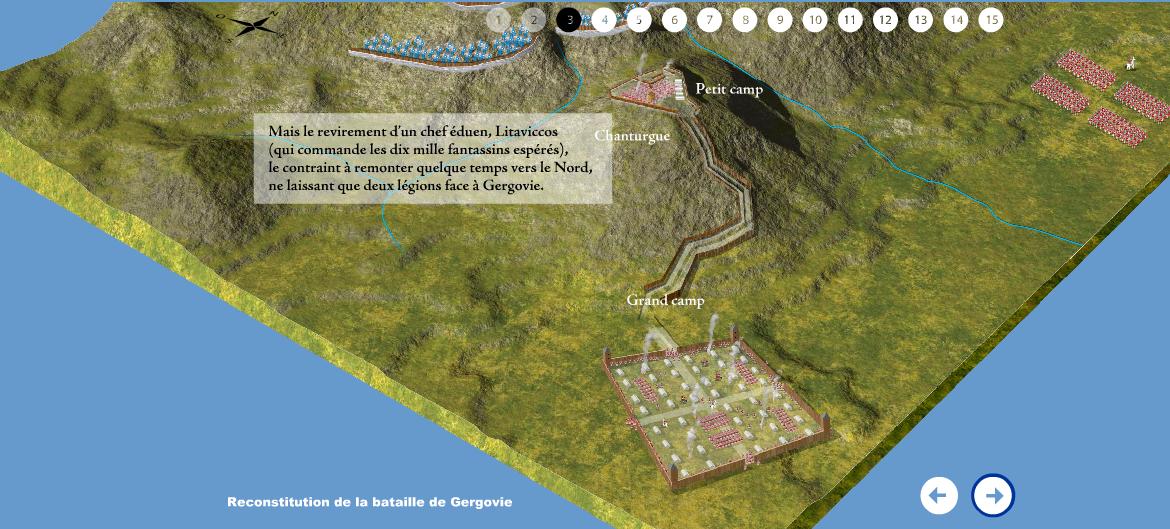Open step 11 of the timeline

click(x=850, y=20)
